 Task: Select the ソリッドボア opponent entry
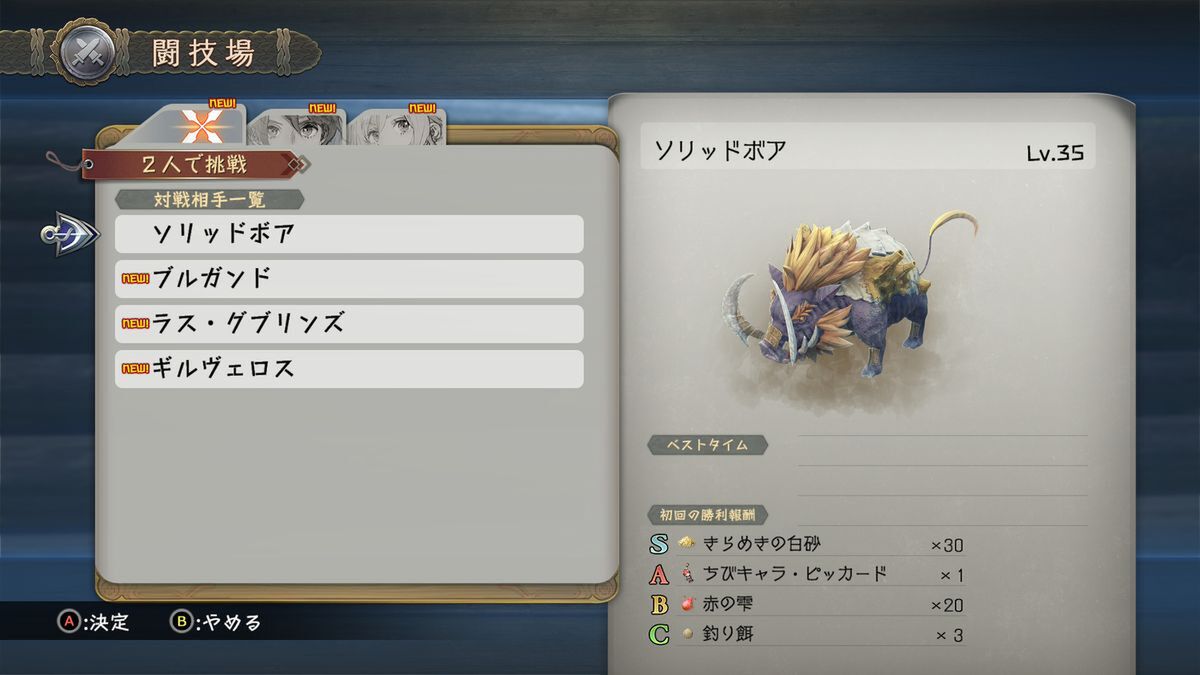tap(348, 234)
